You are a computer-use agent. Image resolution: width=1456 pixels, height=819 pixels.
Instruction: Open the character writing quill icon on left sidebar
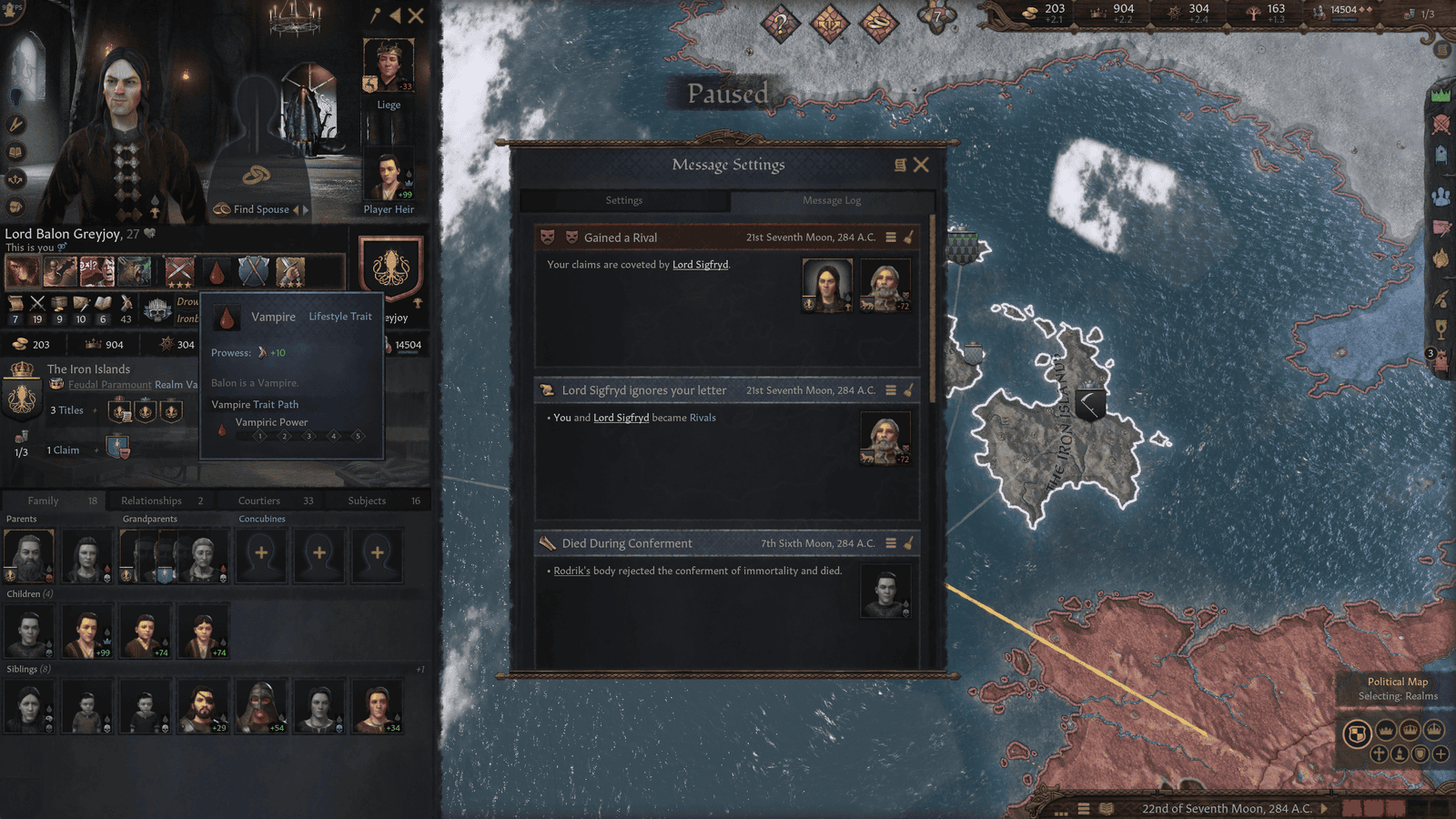(16, 124)
